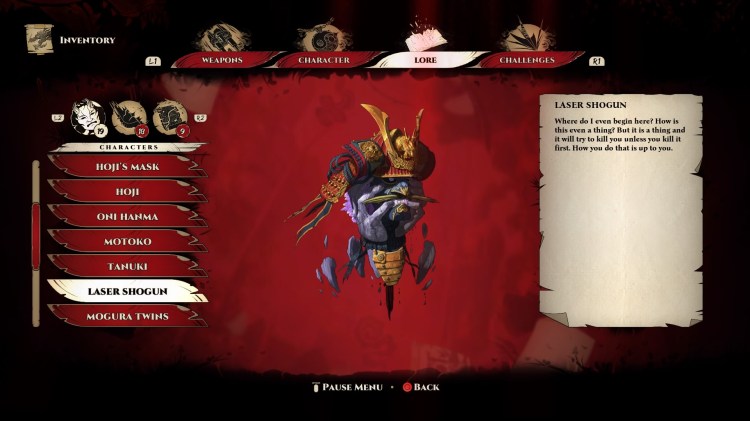Viewport: 750px width, 421px height.
Task: Open the lore category icon numbered 9
Action: point(170,118)
